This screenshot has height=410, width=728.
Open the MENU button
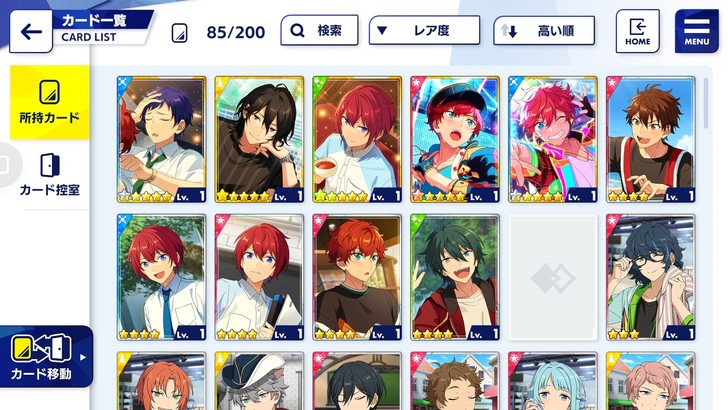[696, 31]
